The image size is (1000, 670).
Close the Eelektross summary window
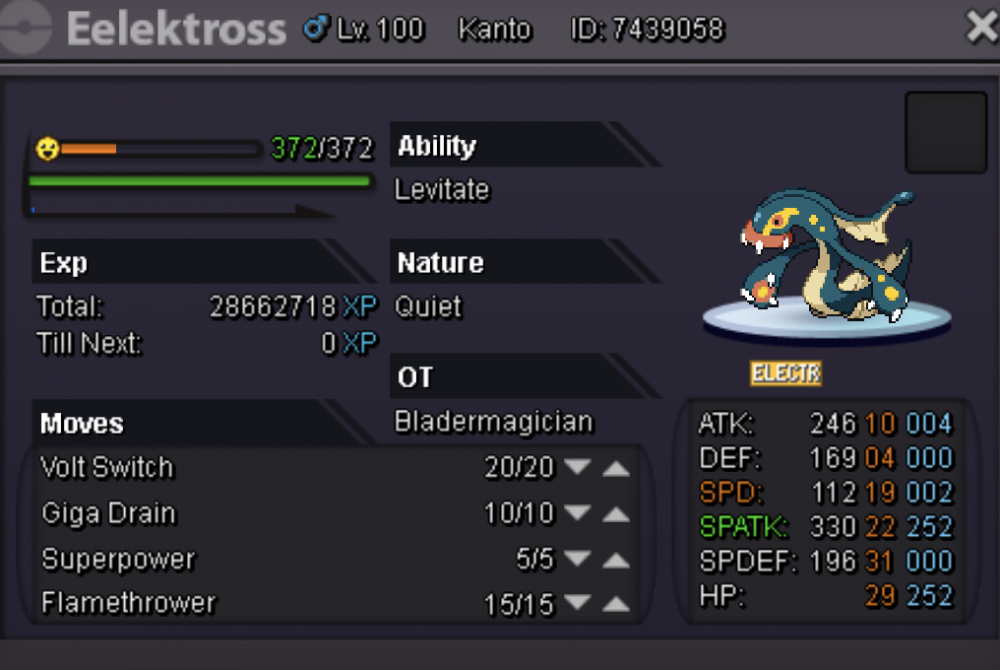pos(982,28)
